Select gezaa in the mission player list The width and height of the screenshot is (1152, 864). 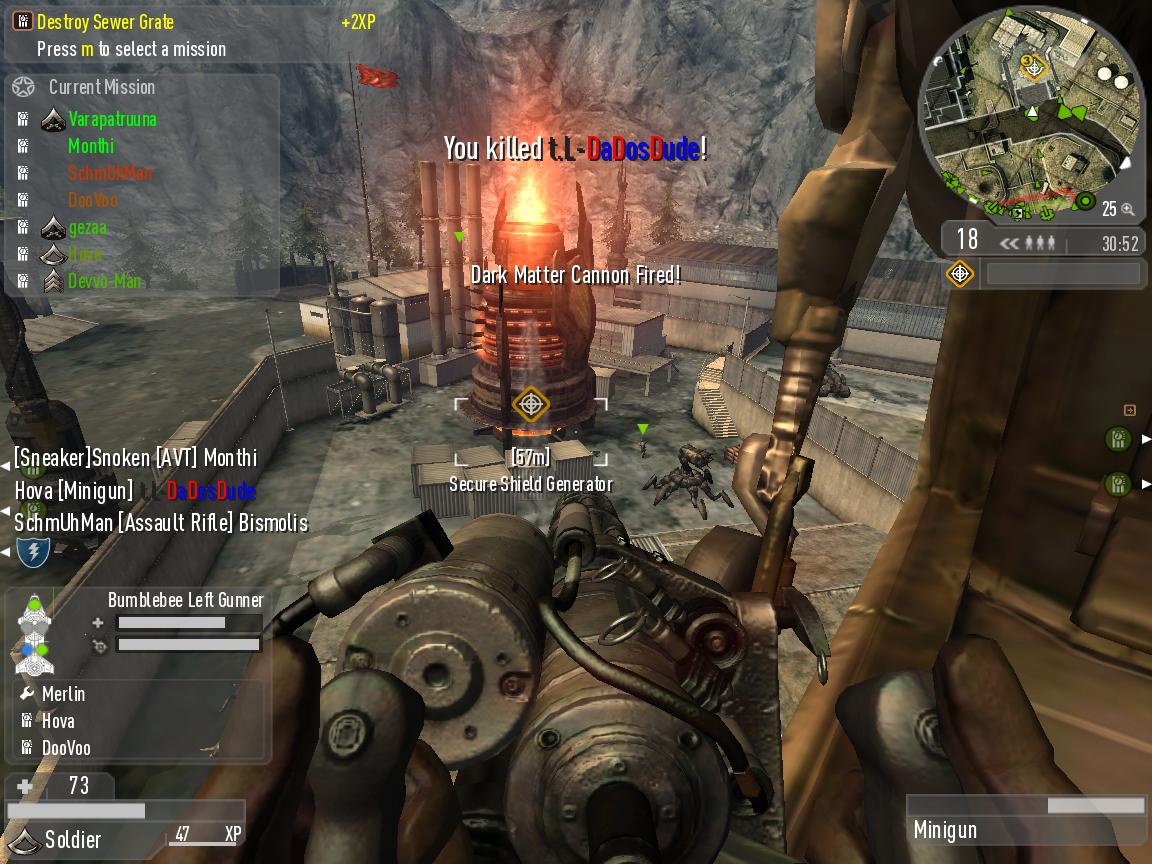point(87,227)
